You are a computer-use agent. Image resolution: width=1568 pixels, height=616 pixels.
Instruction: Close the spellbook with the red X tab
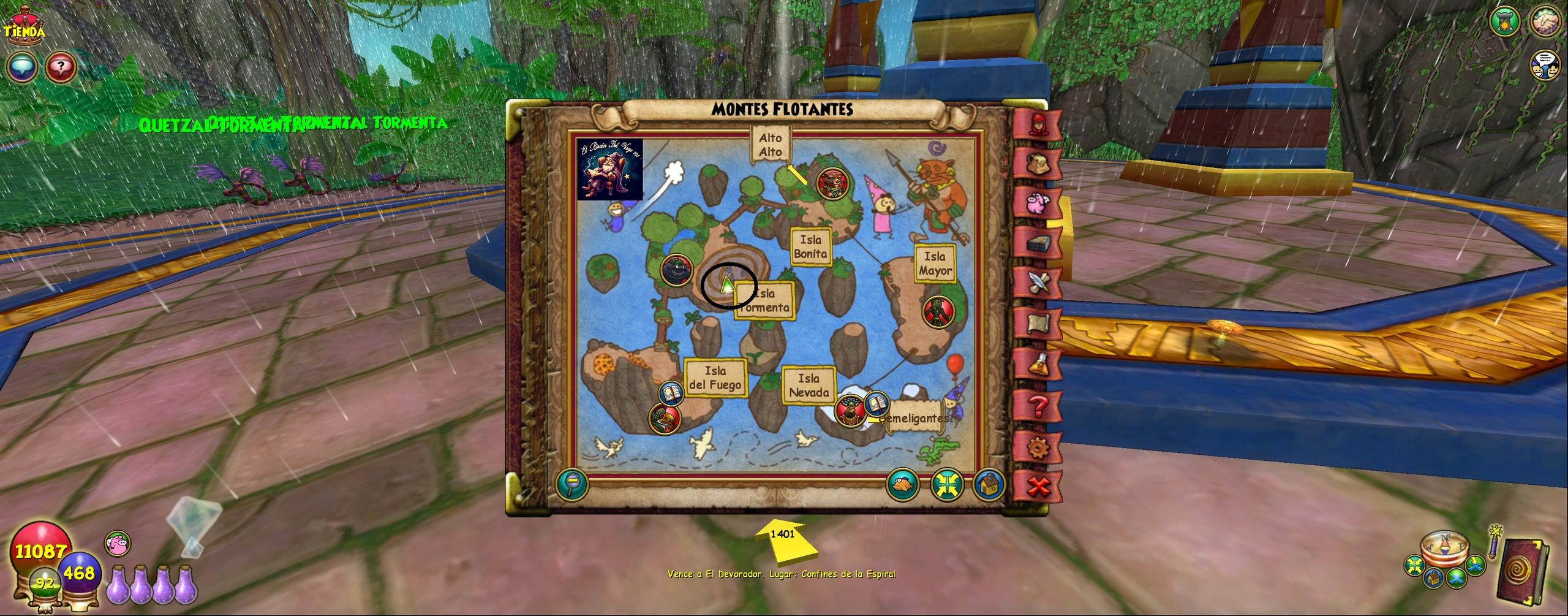(x=1037, y=488)
